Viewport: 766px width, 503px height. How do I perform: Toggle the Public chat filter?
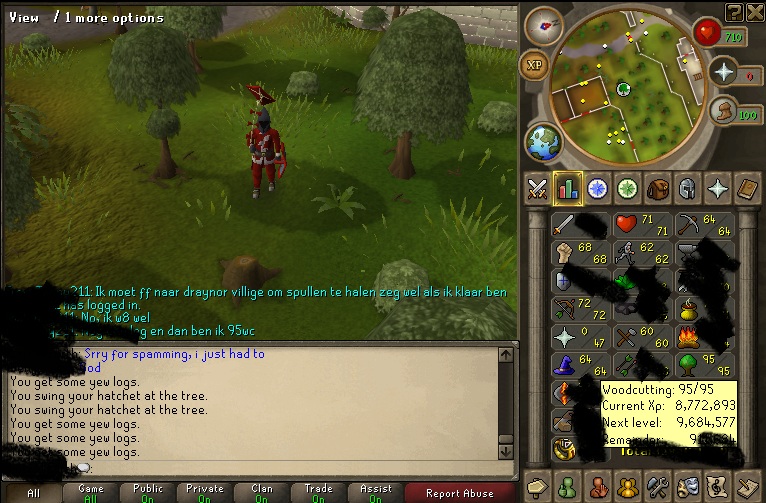147,492
